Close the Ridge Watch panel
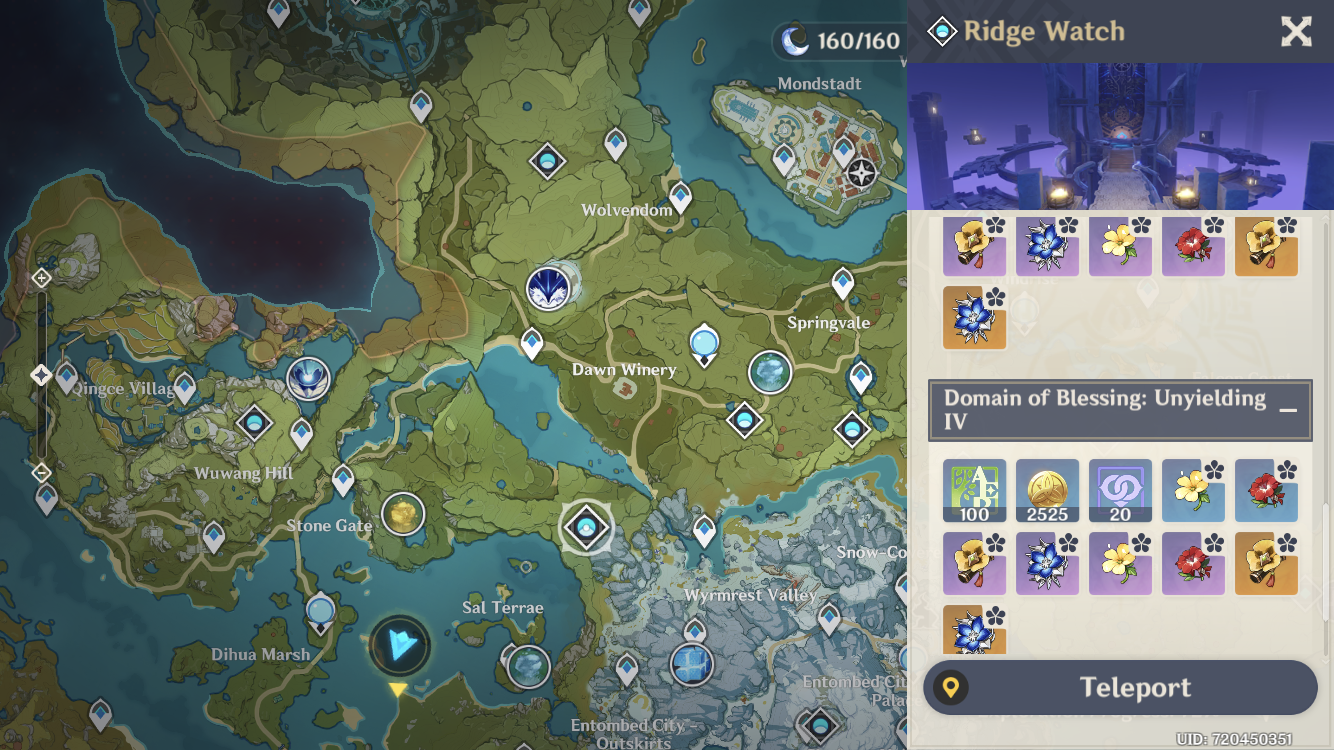1334x750 pixels. point(1296,31)
